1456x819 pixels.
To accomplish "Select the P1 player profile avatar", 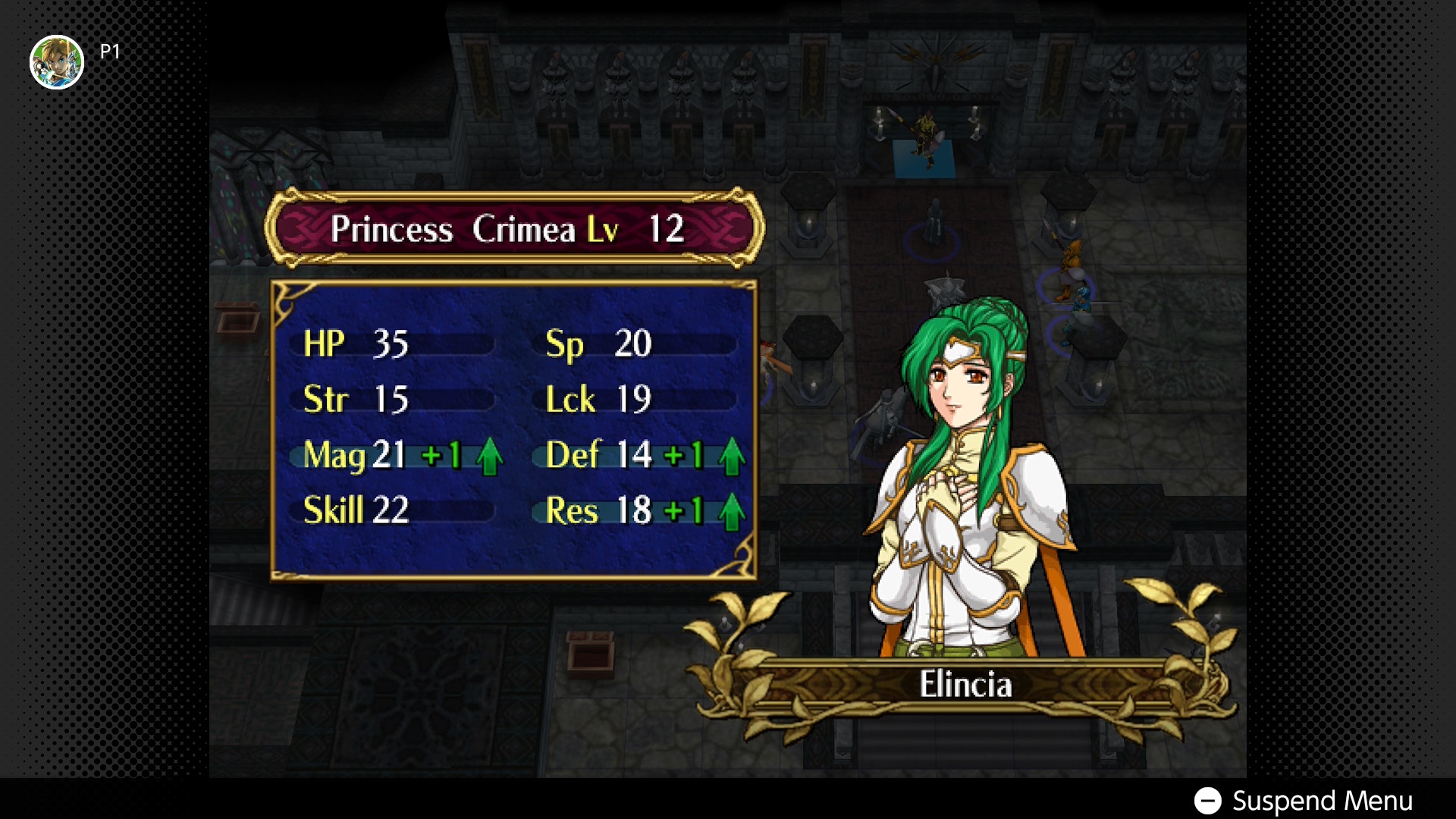I will pos(57,62).
